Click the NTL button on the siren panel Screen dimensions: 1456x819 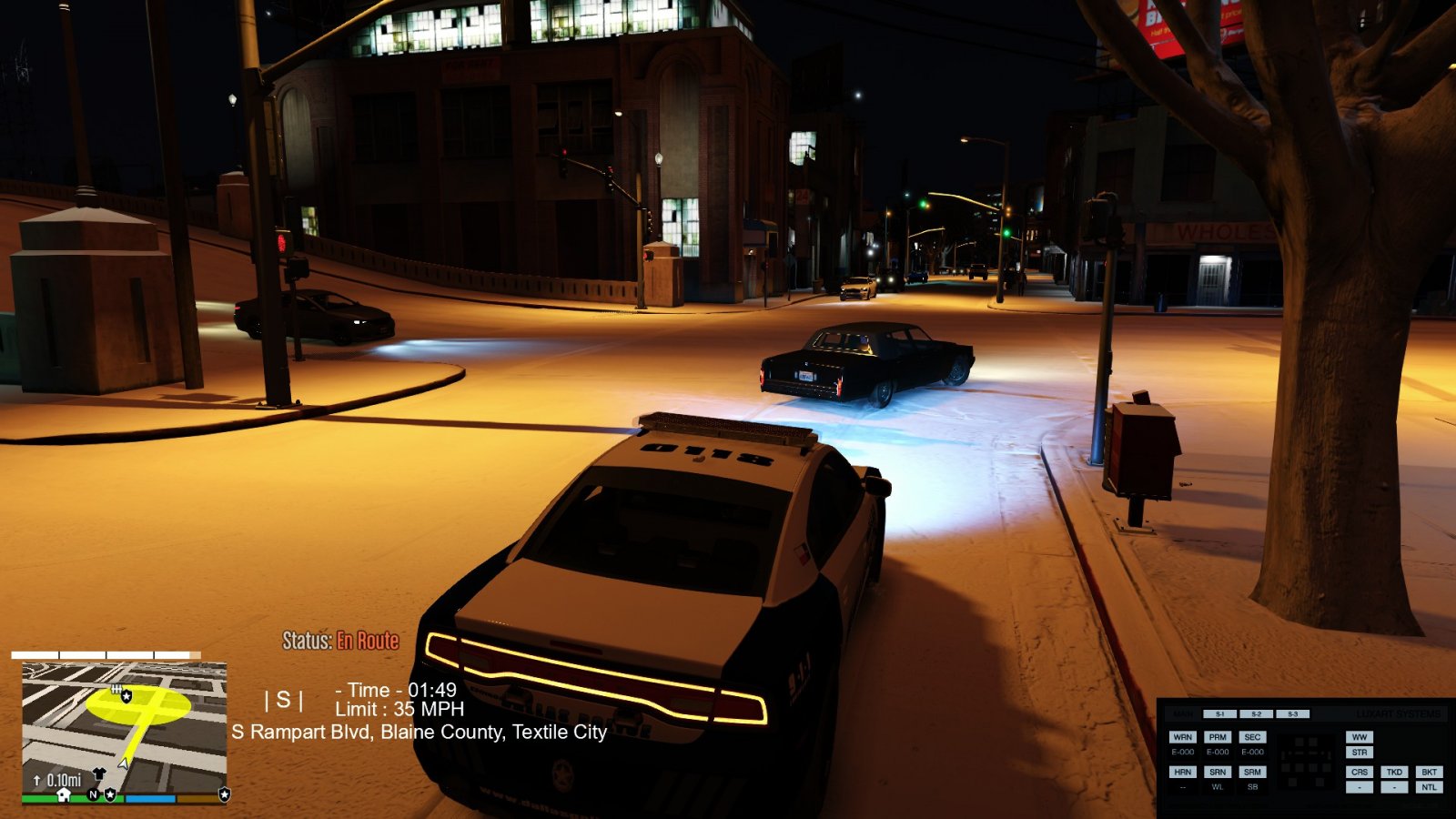coord(1429,787)
